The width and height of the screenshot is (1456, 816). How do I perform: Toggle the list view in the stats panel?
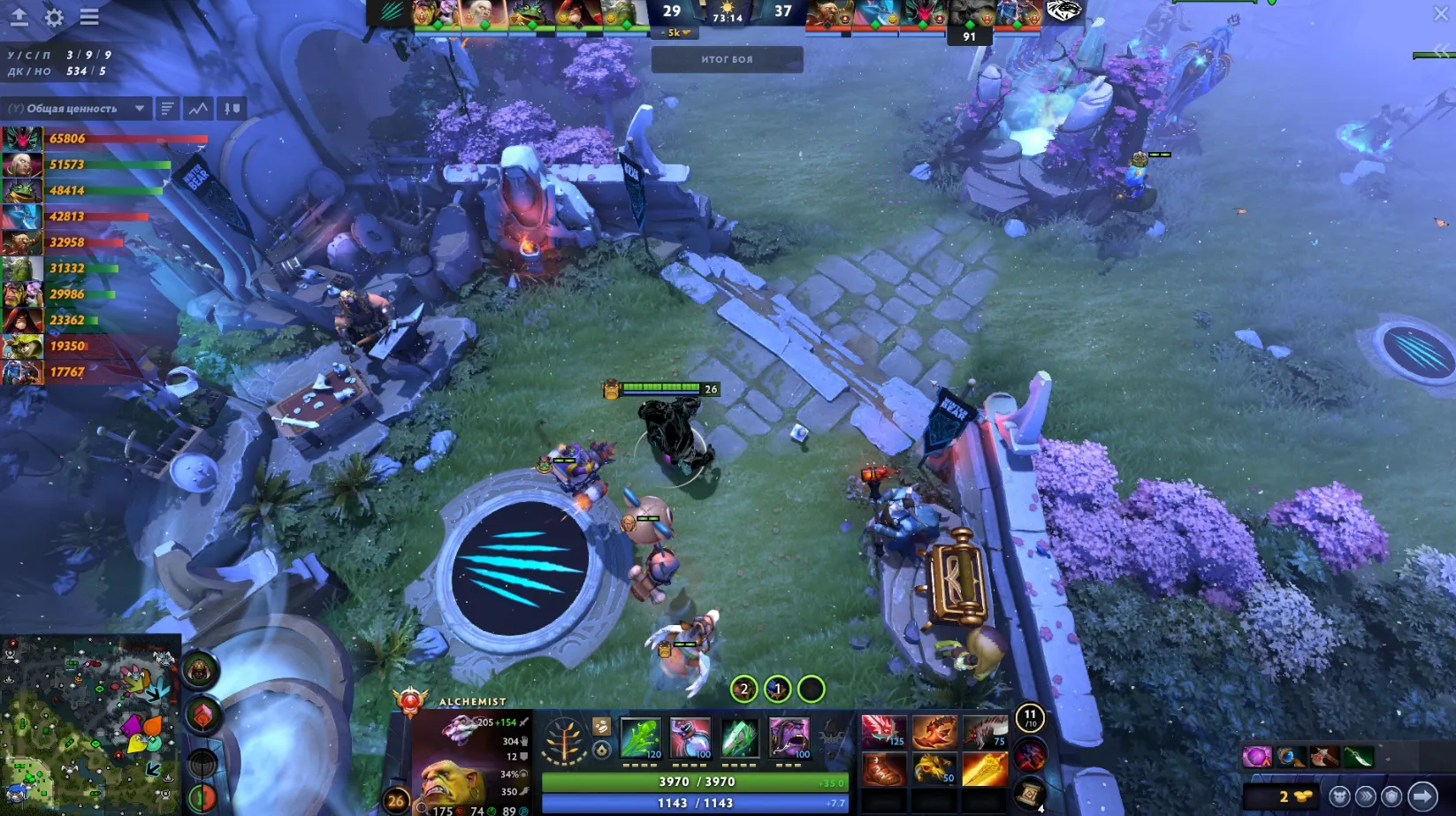[168, 108]
